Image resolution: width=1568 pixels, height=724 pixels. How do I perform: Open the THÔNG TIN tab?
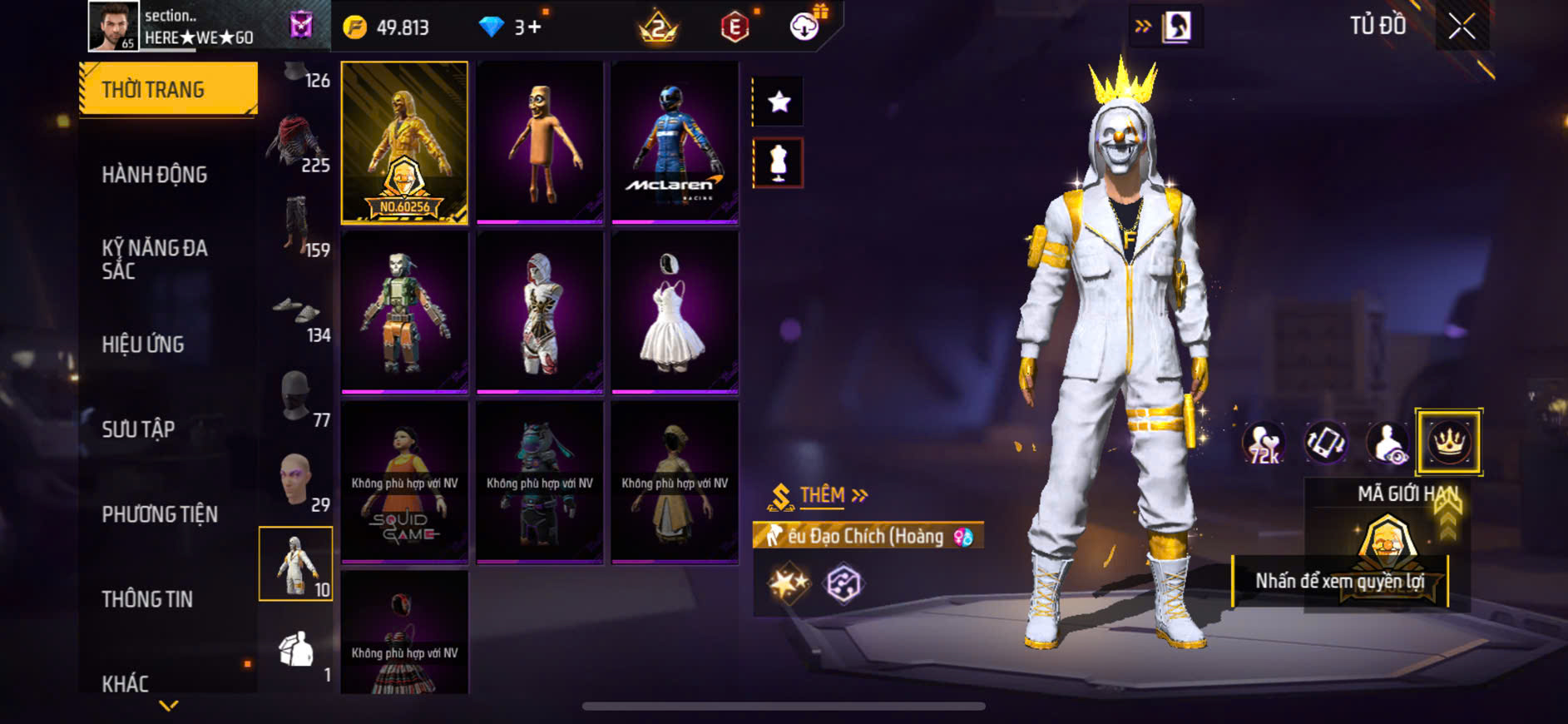pyautogui.click(x=147, y=599)
